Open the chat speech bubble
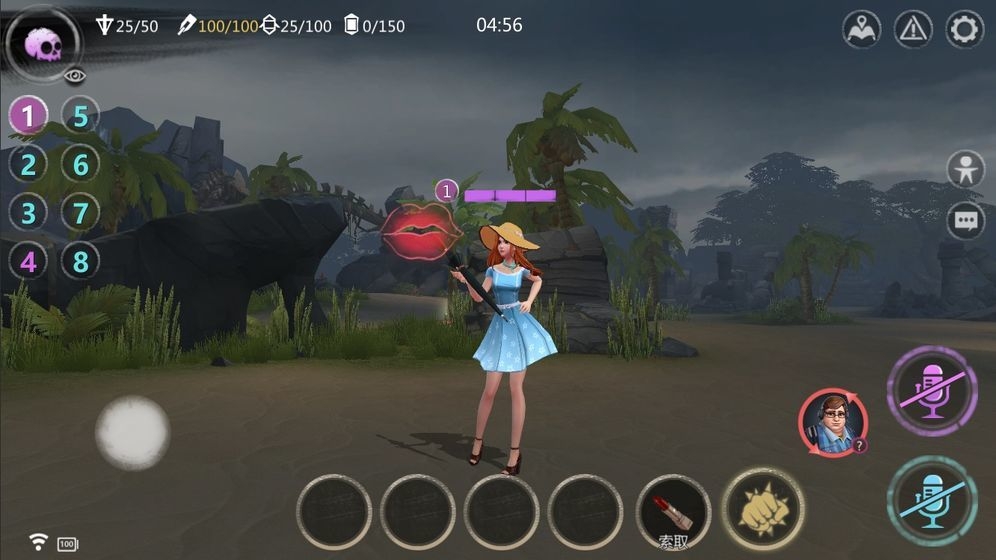 tap(965, 222)
